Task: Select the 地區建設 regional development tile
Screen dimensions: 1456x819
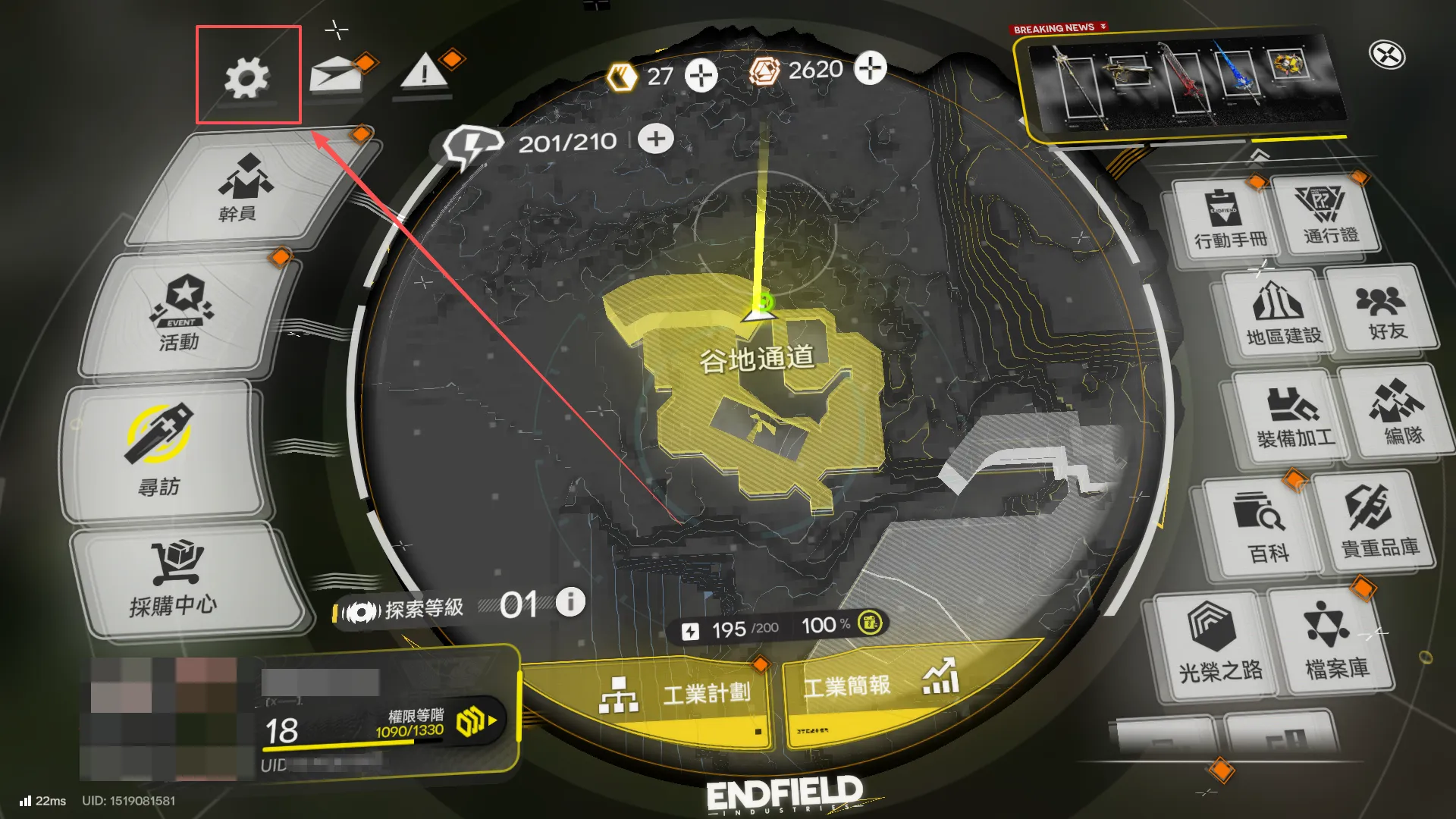Action: (x=1282, y=312)
